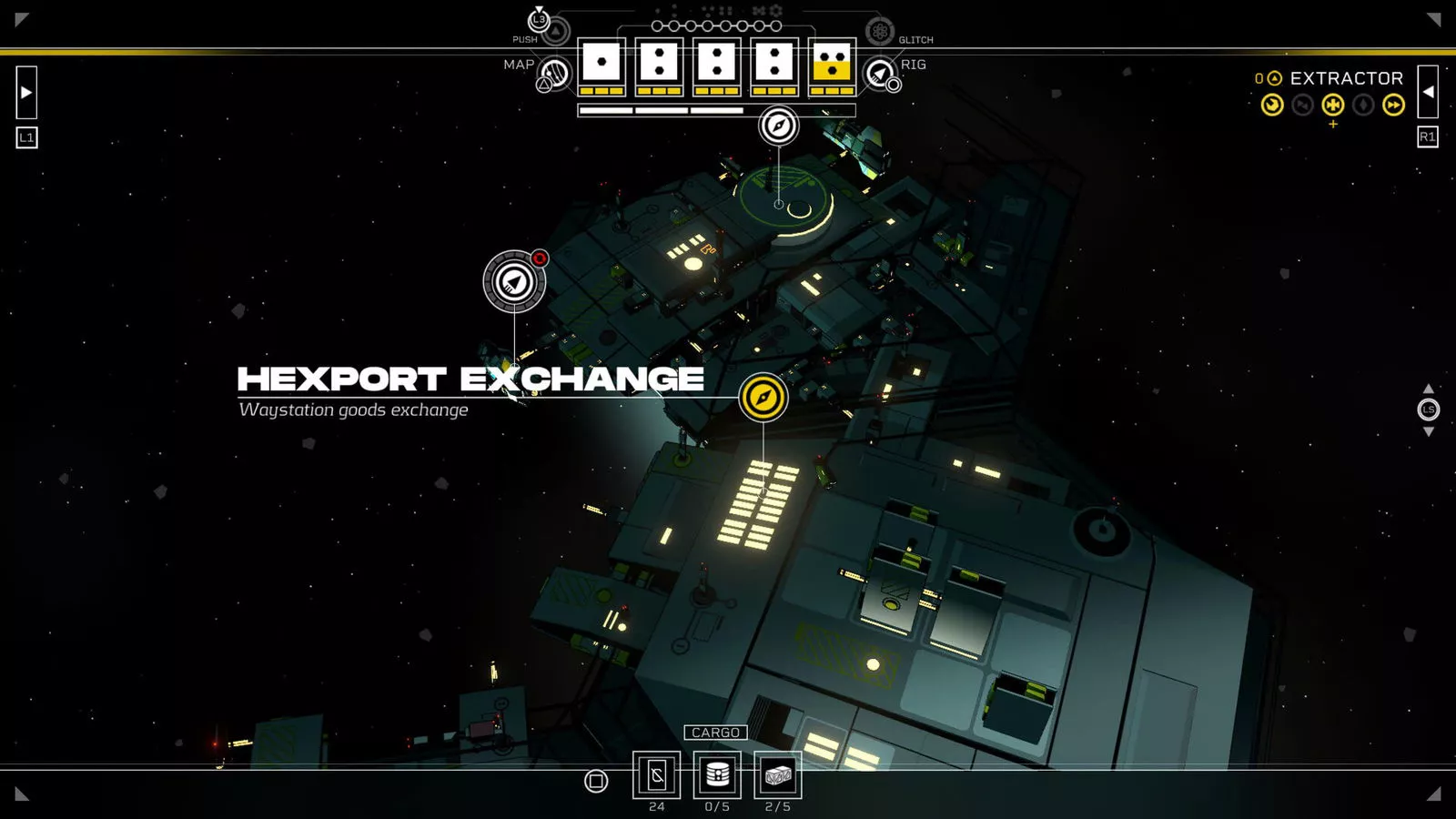Expand the Extractor panel arrow
Screen dimensions: 1456x819
pos(1428,92)
